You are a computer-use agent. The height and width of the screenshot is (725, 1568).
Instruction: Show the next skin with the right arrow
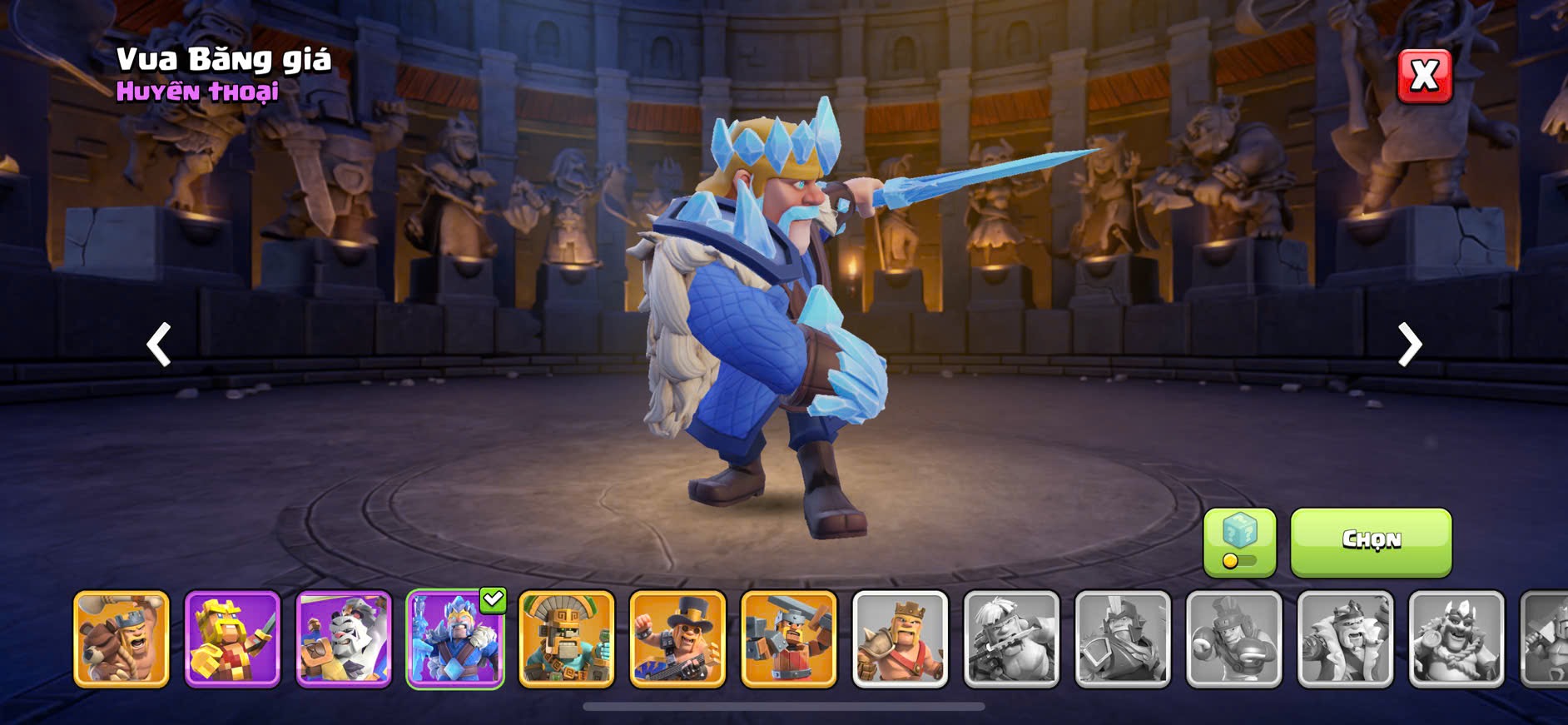tap(1409, 344)
